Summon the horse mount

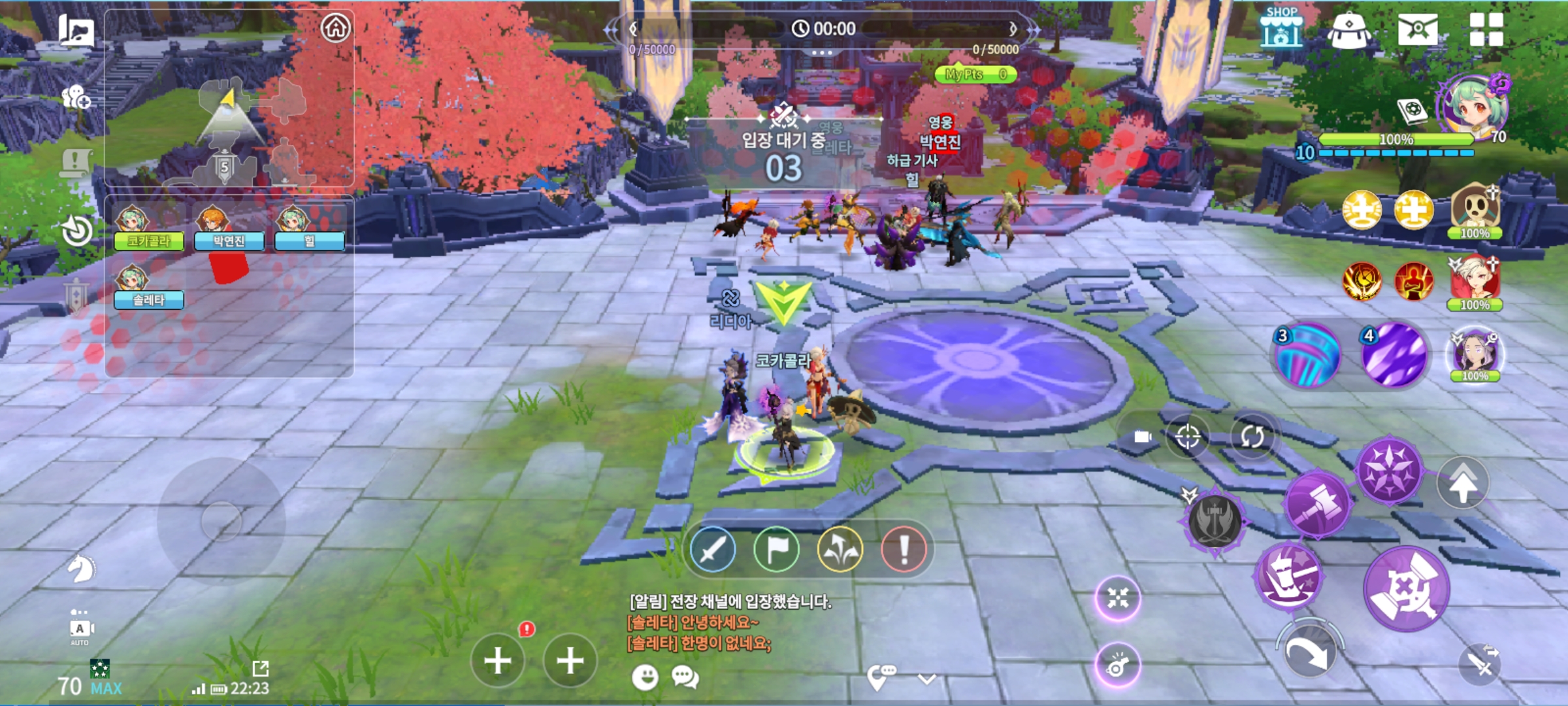pyautogui.click(x=81, y=567)
